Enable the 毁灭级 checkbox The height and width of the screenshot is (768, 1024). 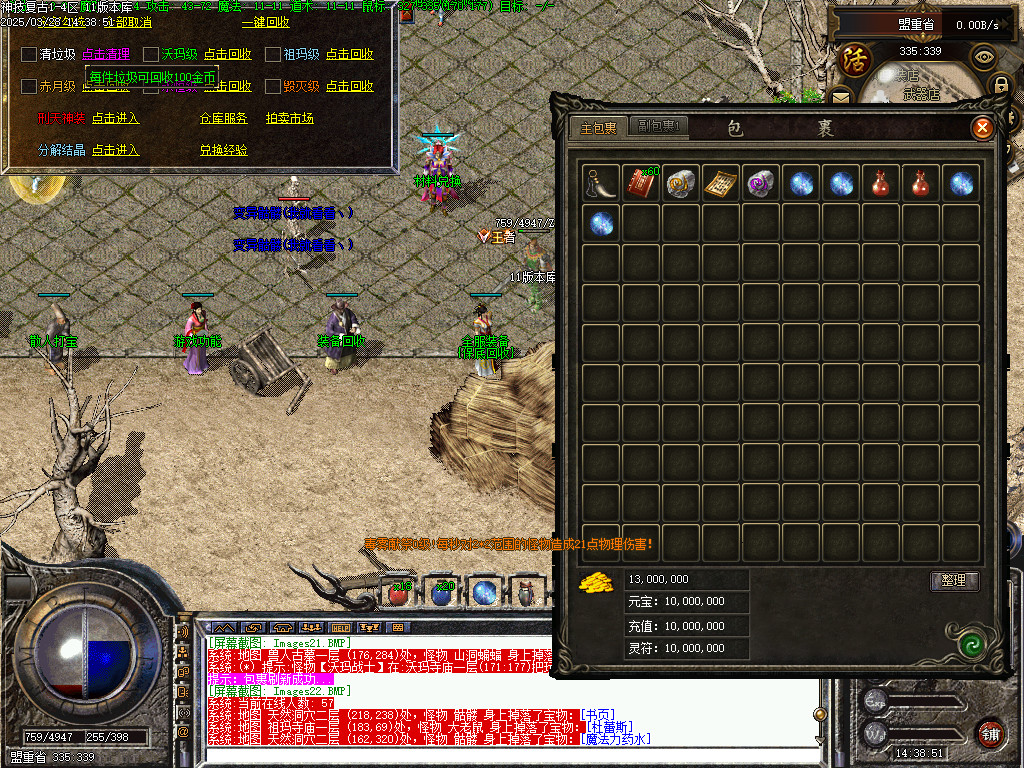273,86
